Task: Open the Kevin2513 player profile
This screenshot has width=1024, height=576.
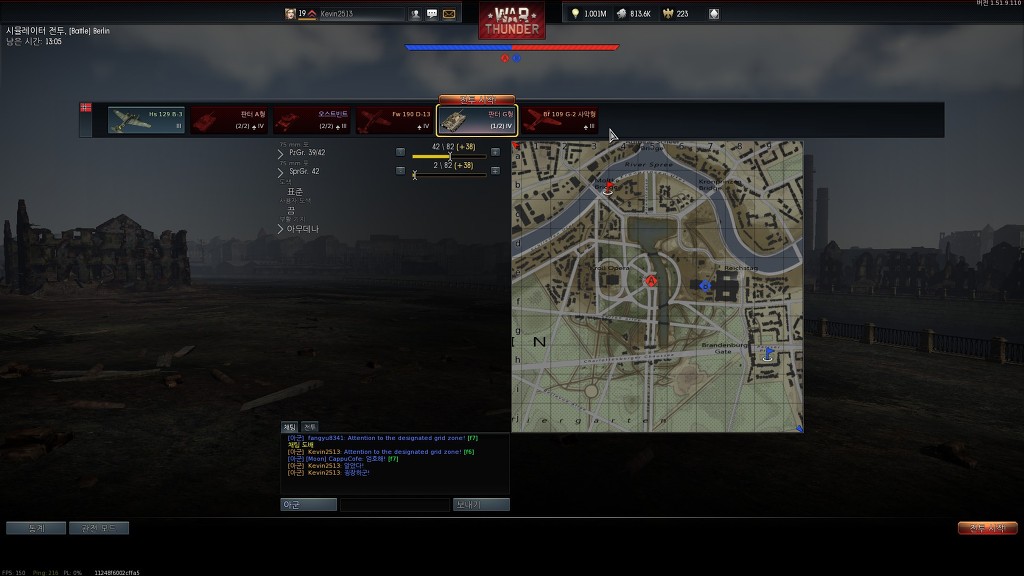Action: pyautogui.click(x=349, y=14)
